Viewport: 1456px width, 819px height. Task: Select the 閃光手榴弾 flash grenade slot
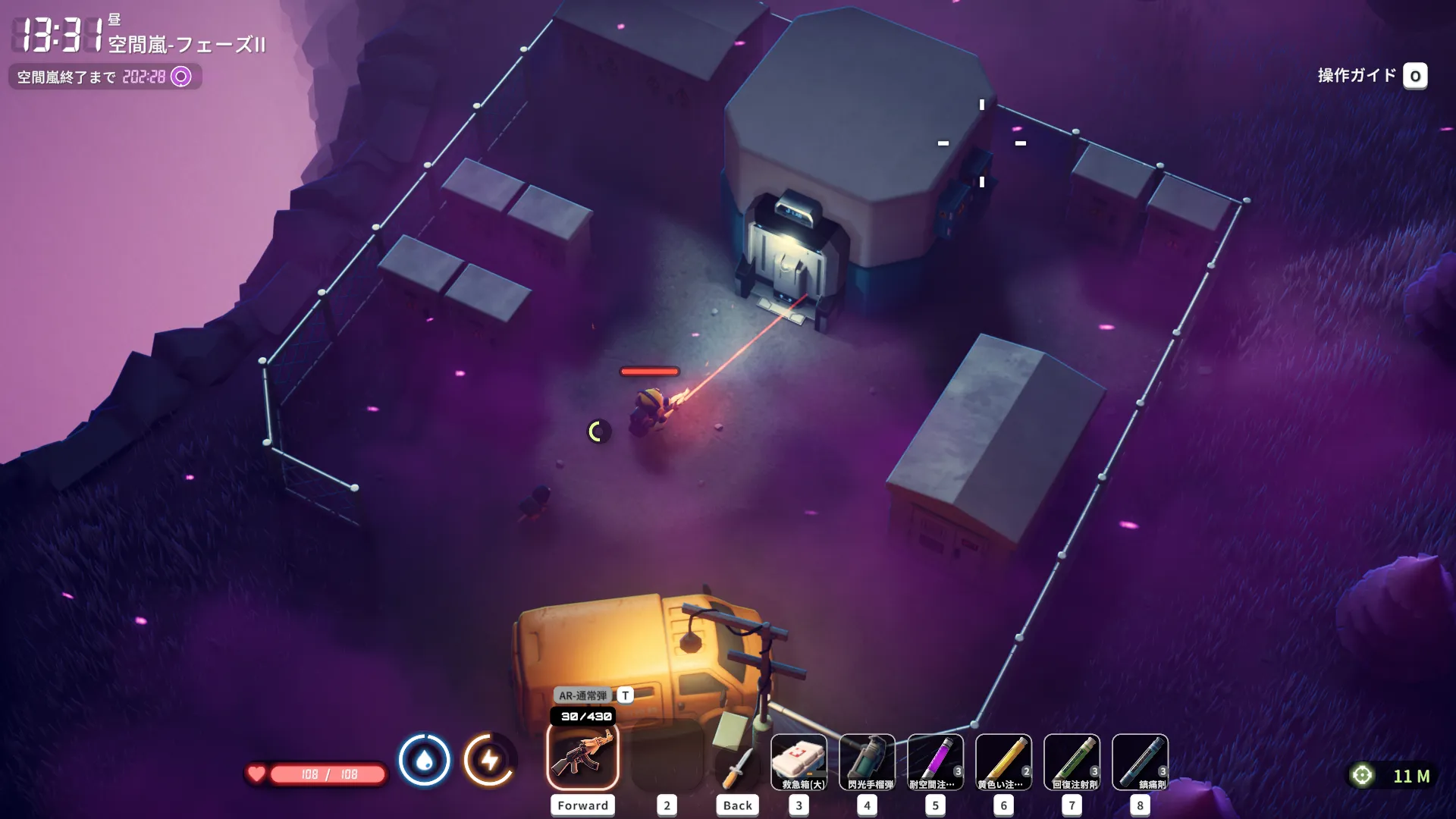867,762
